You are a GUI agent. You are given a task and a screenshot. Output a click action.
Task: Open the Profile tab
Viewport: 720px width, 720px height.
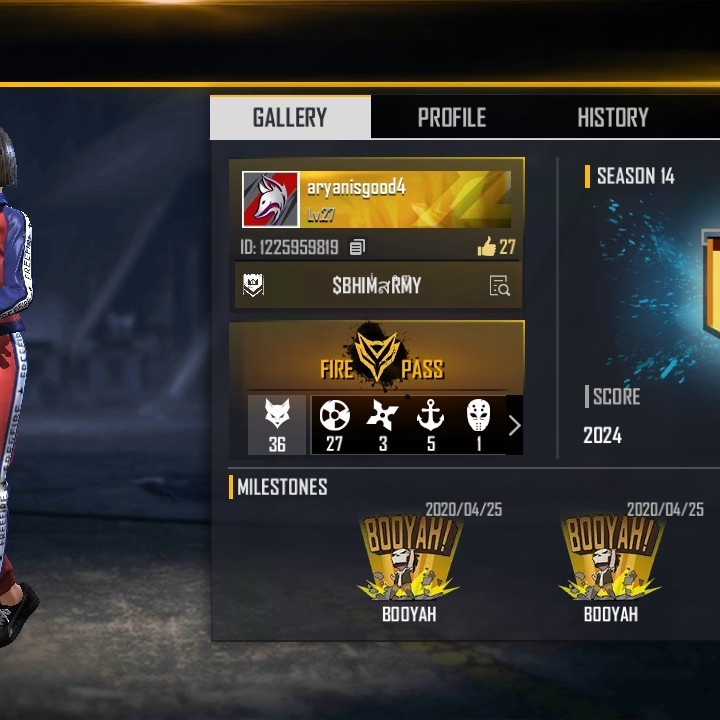[x=451, y=117]
